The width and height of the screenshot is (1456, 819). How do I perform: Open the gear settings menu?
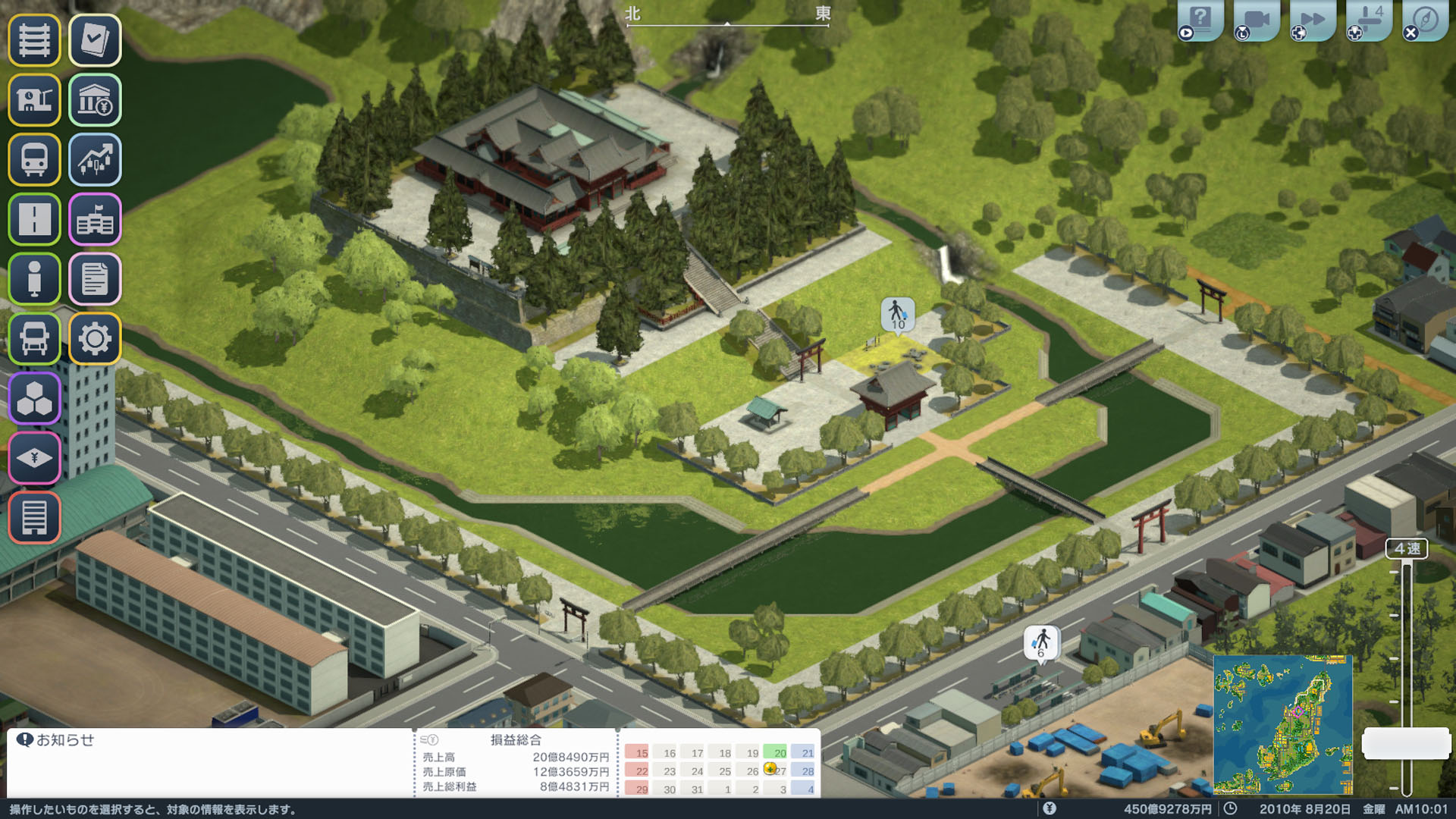(x=95, y=339)
